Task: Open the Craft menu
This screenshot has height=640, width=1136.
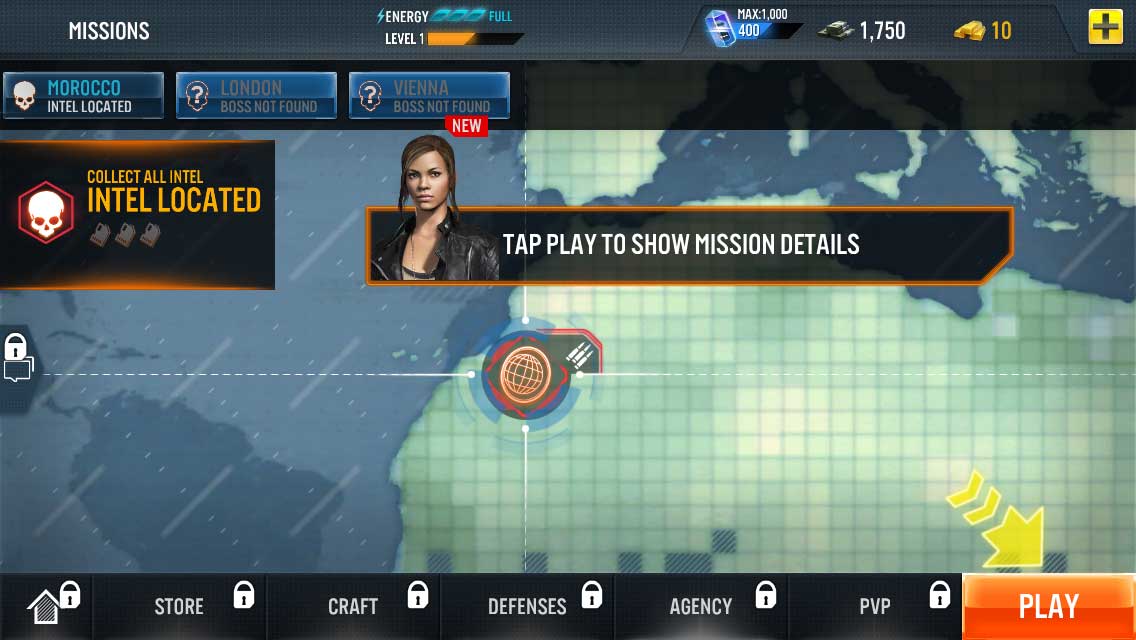Action: tap(353, 606)
